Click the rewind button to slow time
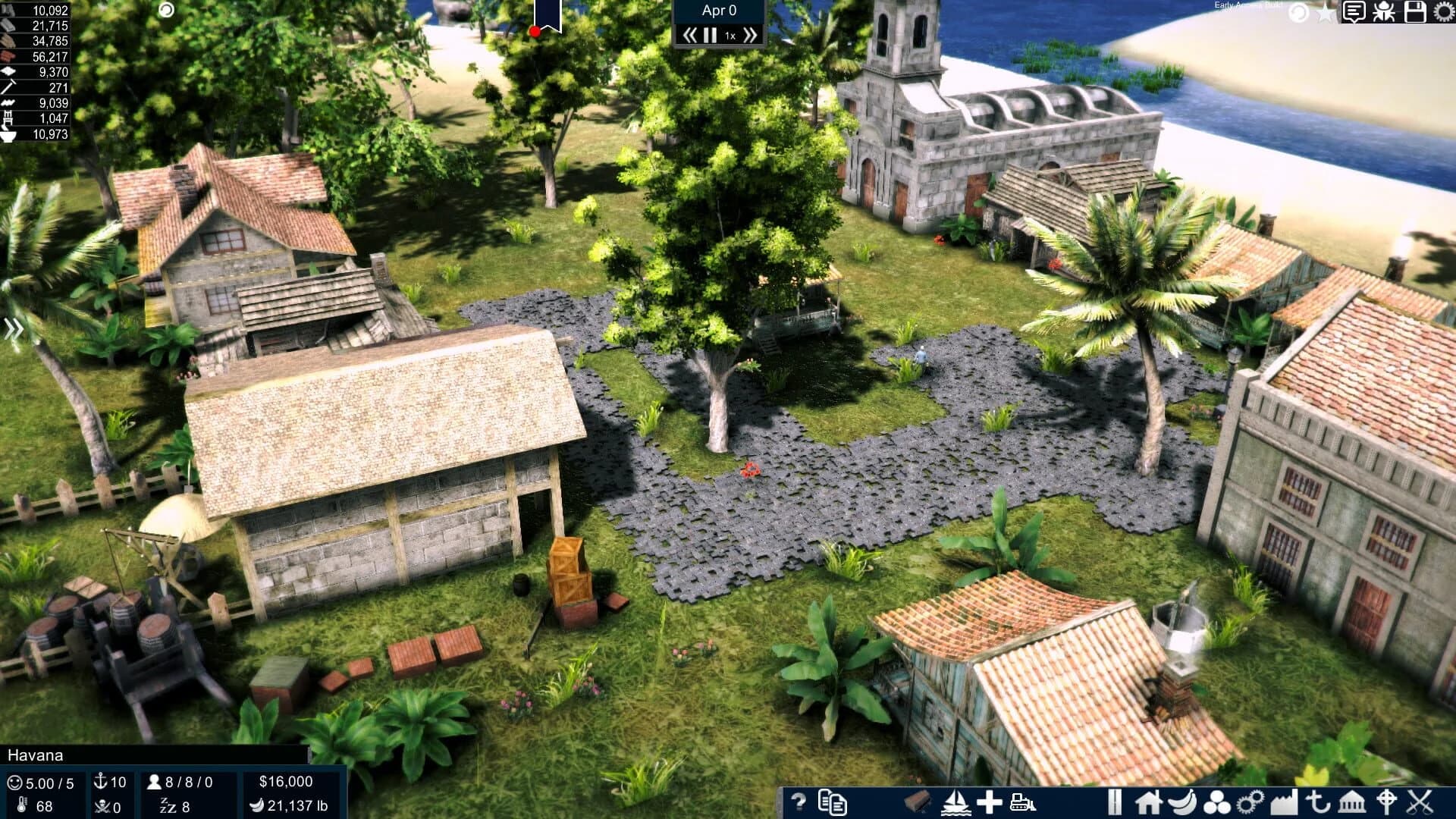The height and width of the screenshot is (819, 1456). (x=690, y=33)
